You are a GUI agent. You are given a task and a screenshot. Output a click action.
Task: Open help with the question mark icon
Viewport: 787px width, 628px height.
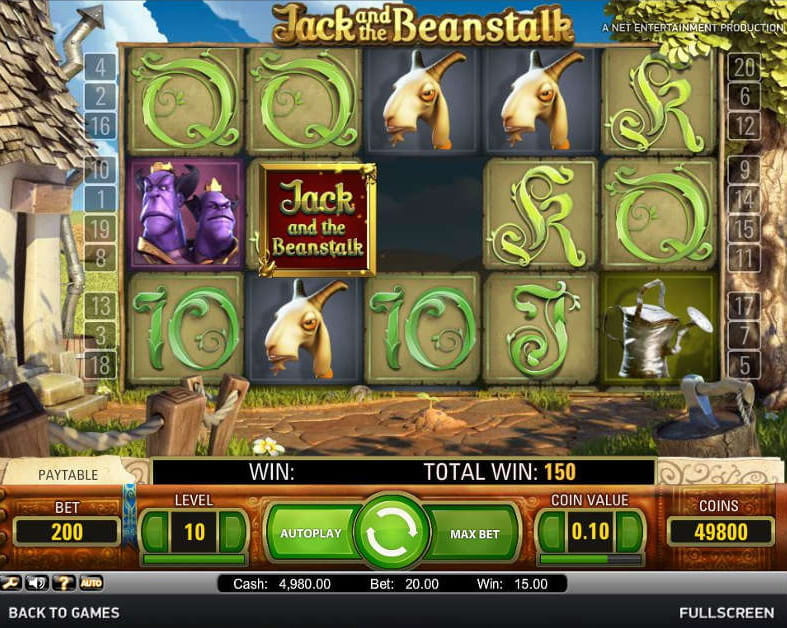[65, 583]
